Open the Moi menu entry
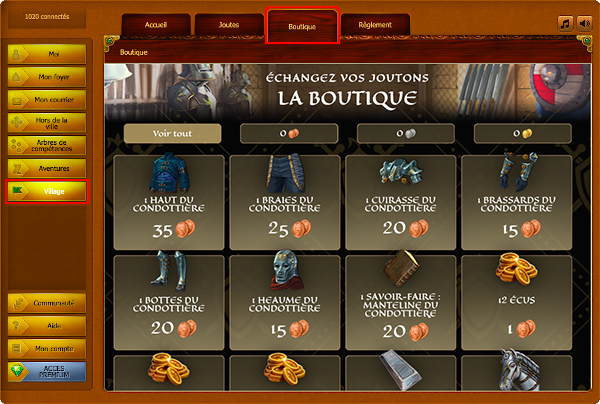600x404 pixels. point(46,53)
